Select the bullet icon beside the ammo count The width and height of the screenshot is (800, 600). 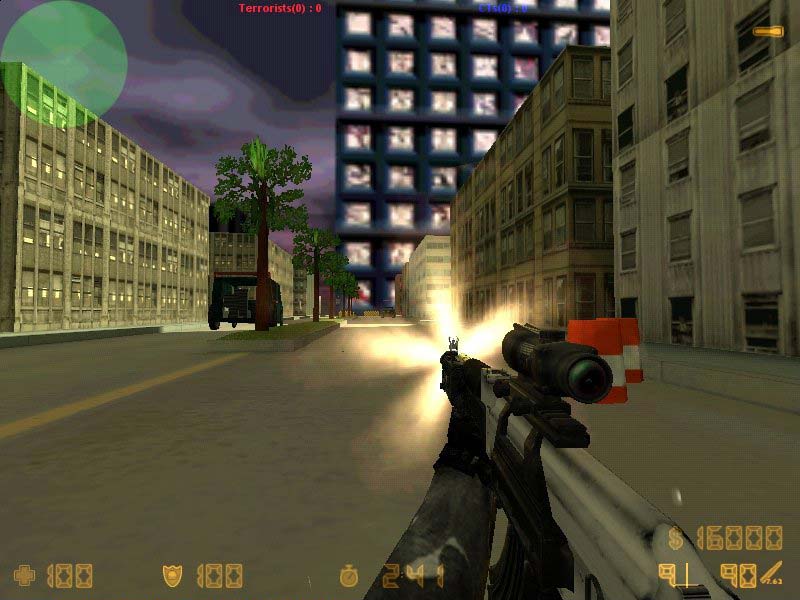point(772,574)
